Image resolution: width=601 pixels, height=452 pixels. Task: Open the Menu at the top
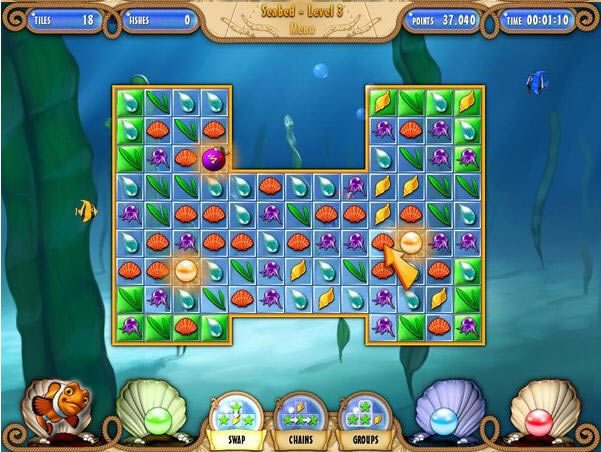300,30
